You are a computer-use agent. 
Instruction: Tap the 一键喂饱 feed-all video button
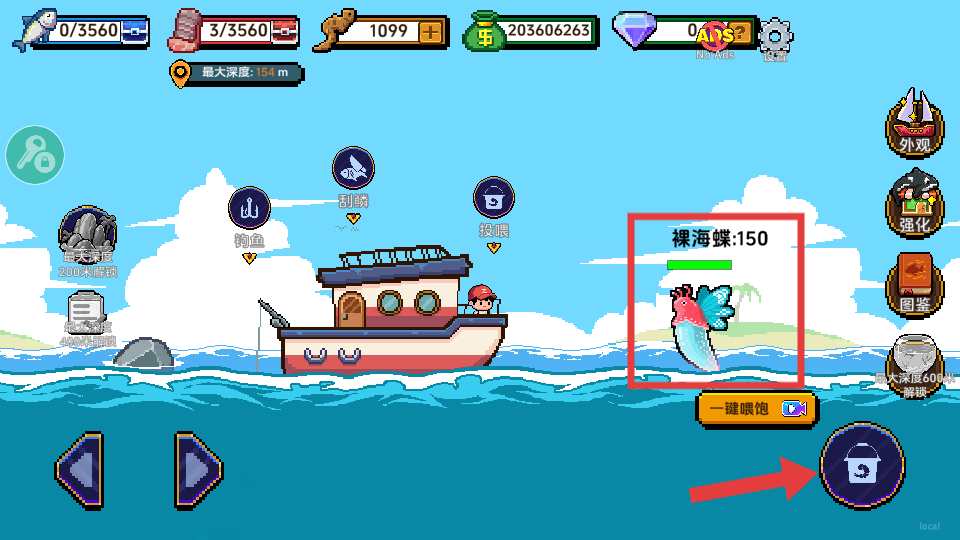757,408
